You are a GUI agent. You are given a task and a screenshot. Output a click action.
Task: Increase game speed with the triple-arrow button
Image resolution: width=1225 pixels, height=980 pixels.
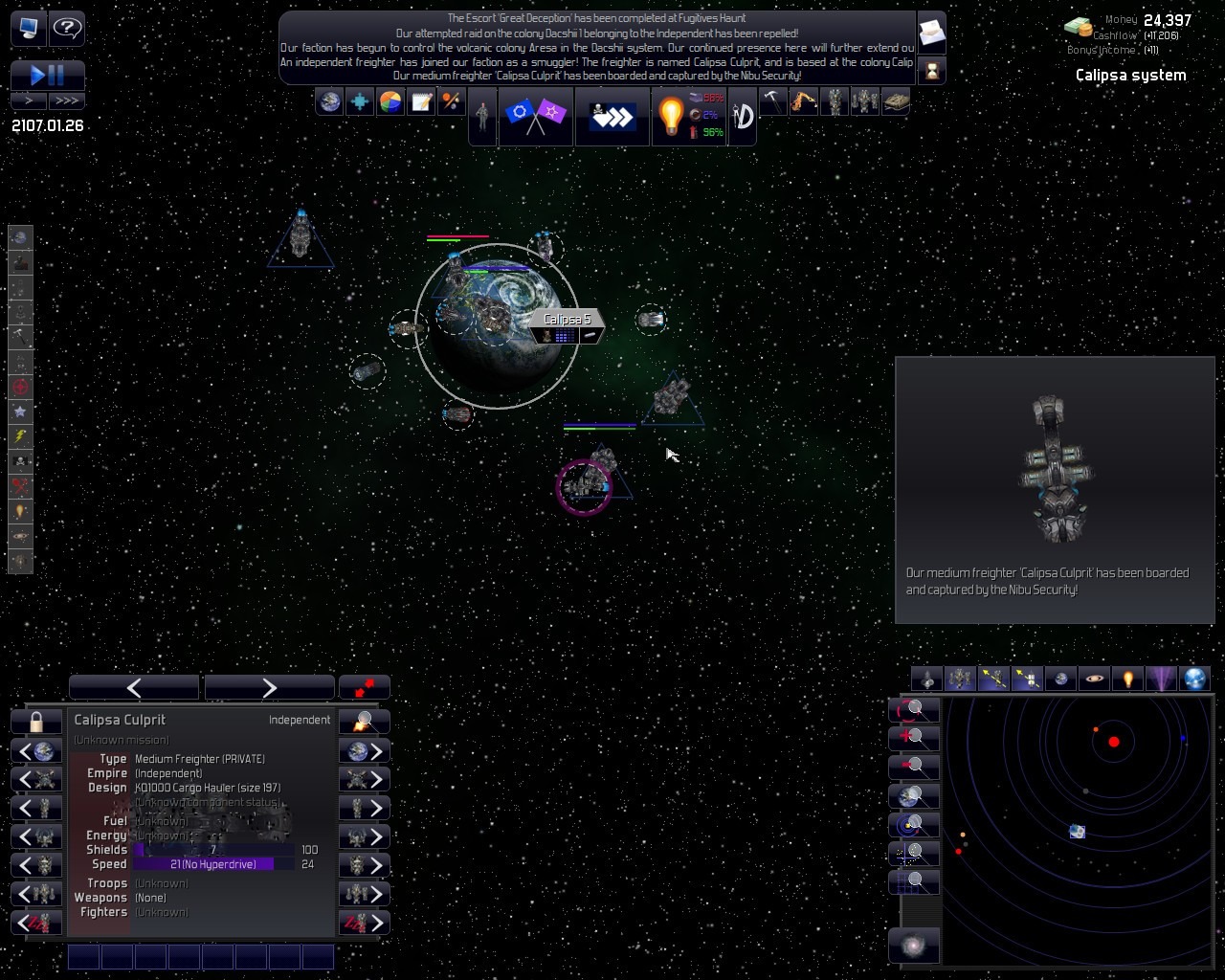pos(67,100)
